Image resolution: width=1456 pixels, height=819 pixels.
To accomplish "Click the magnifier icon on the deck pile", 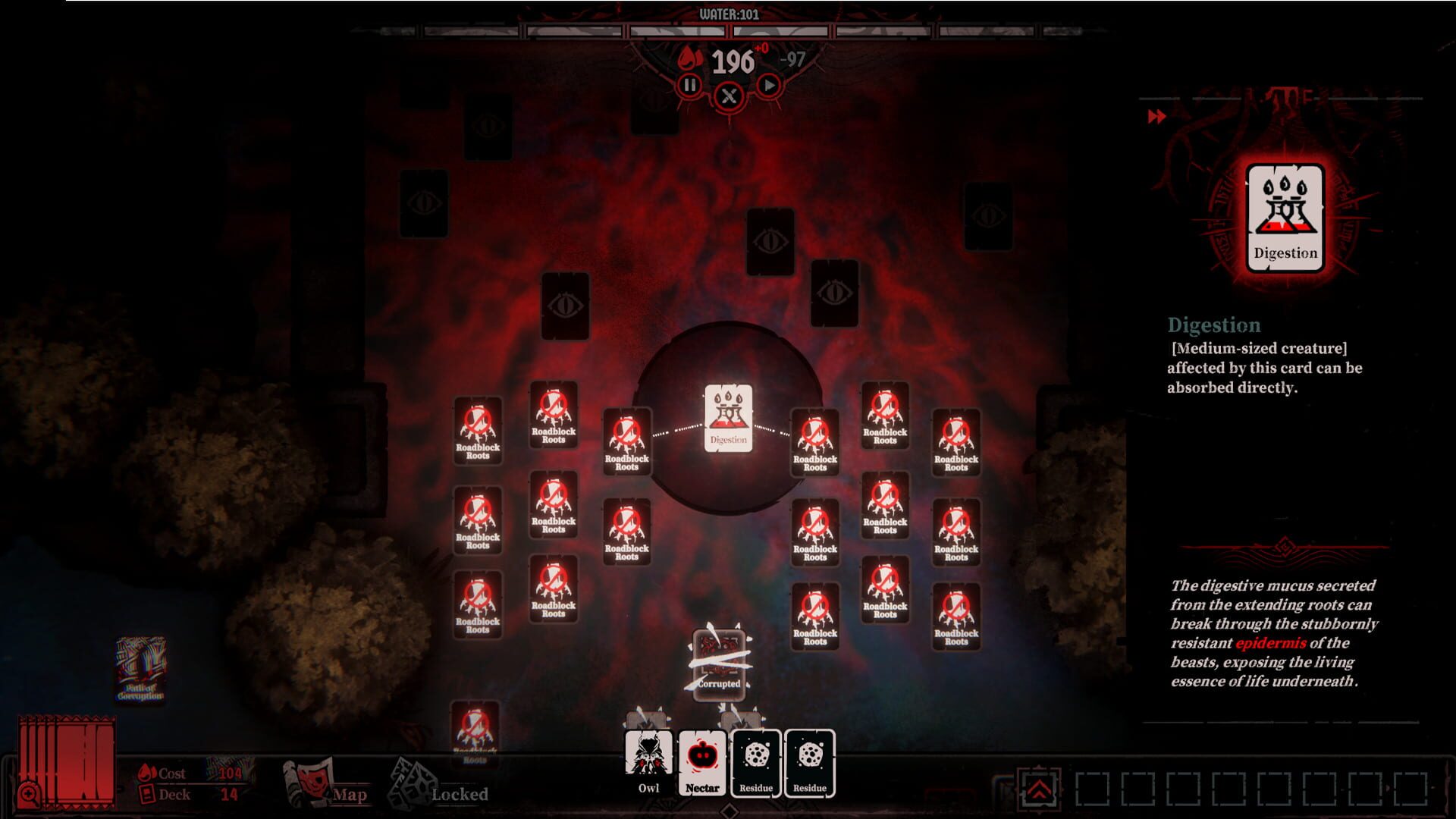I will pyautogui.click(x=30, y=794).
